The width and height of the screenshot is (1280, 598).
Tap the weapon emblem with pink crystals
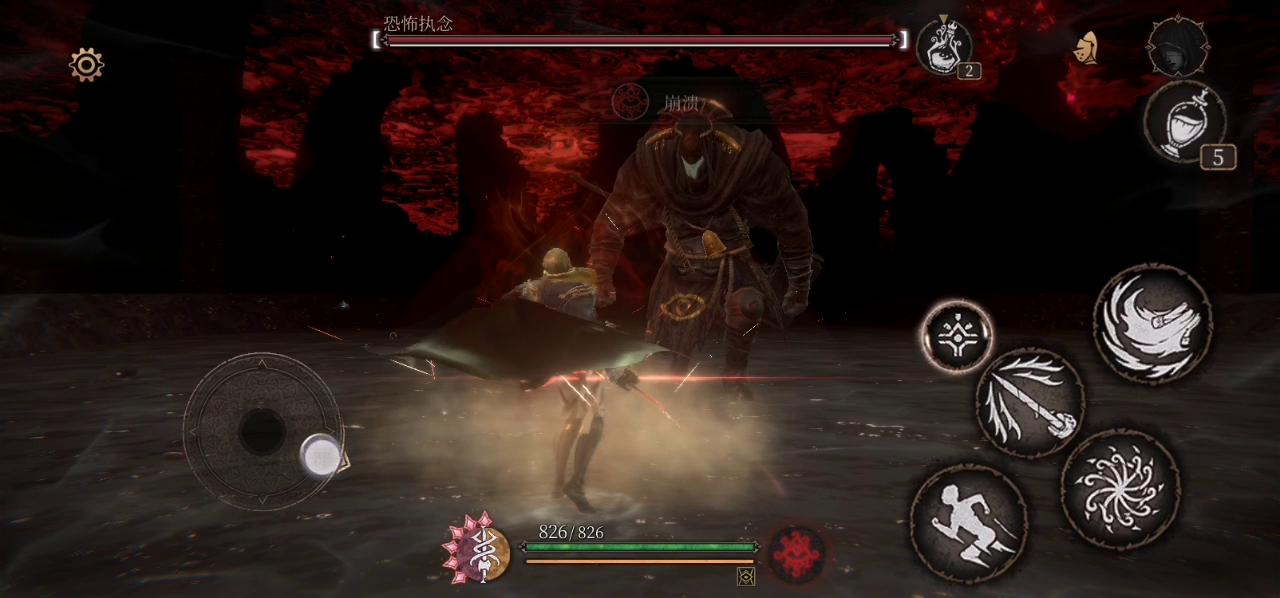[477, 549]
